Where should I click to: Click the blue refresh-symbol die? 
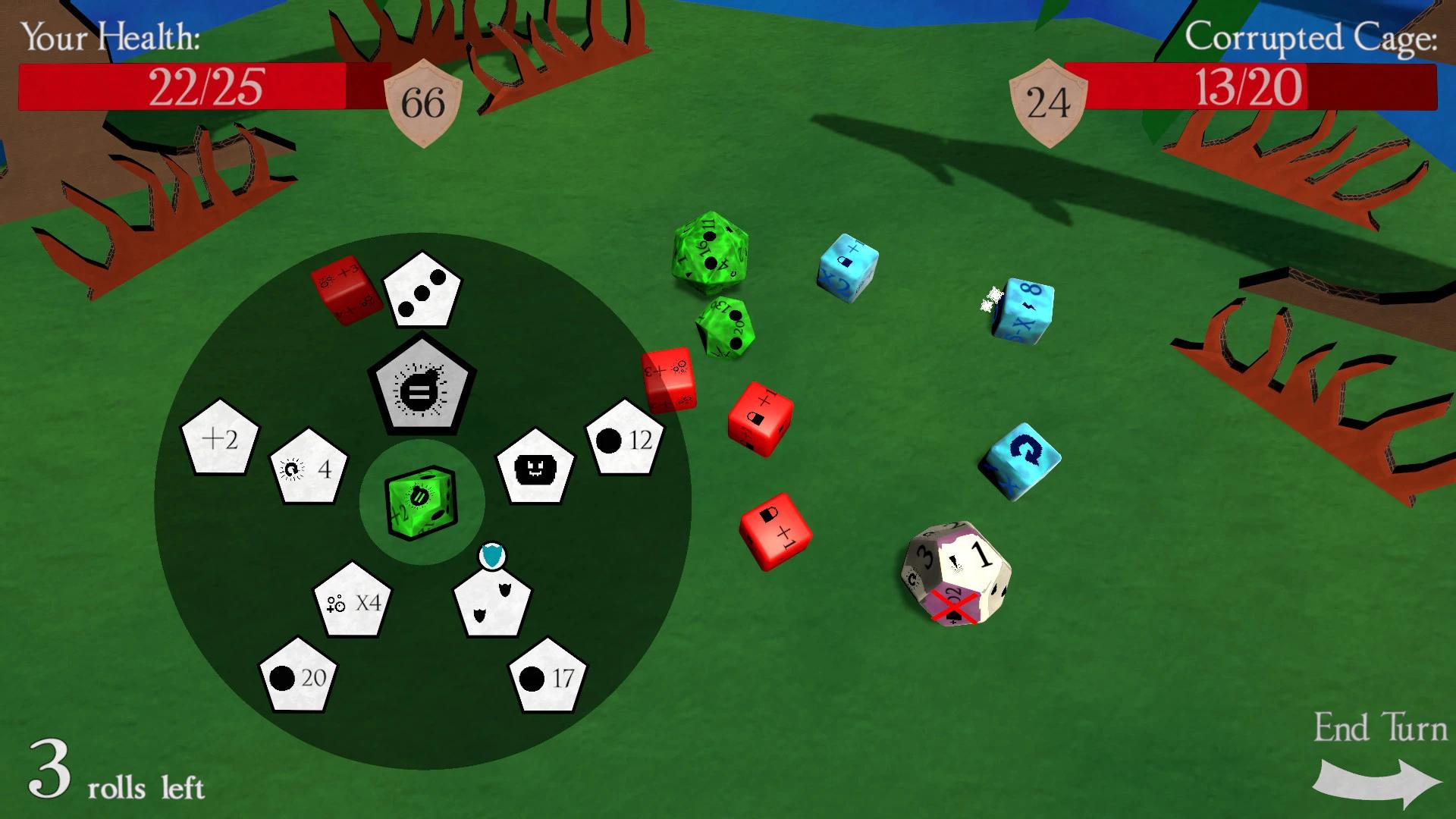1021,459
